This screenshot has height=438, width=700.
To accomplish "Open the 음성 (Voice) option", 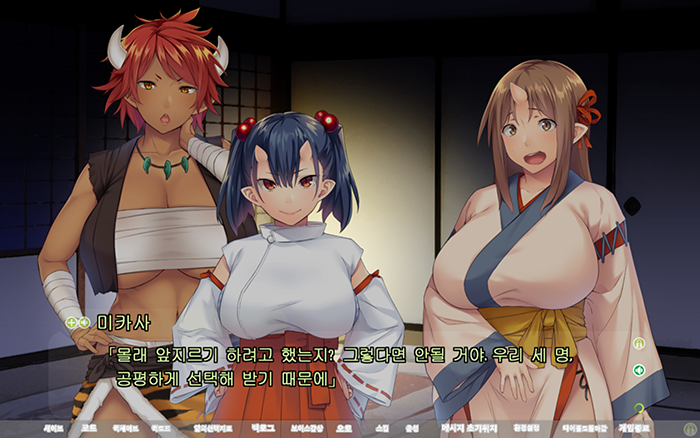I will (411, 427).
